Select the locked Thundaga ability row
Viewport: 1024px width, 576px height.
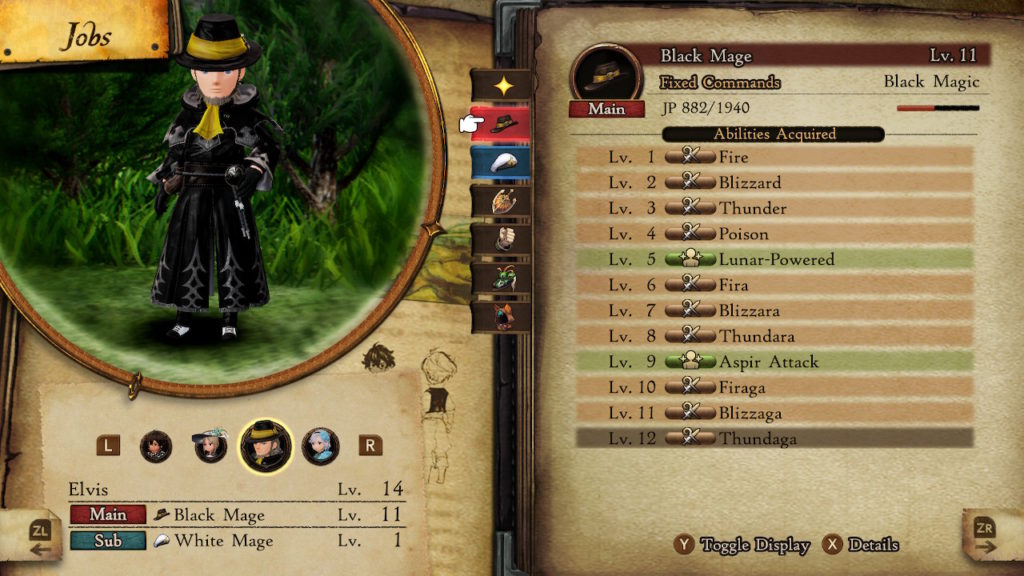click(774, 438)
